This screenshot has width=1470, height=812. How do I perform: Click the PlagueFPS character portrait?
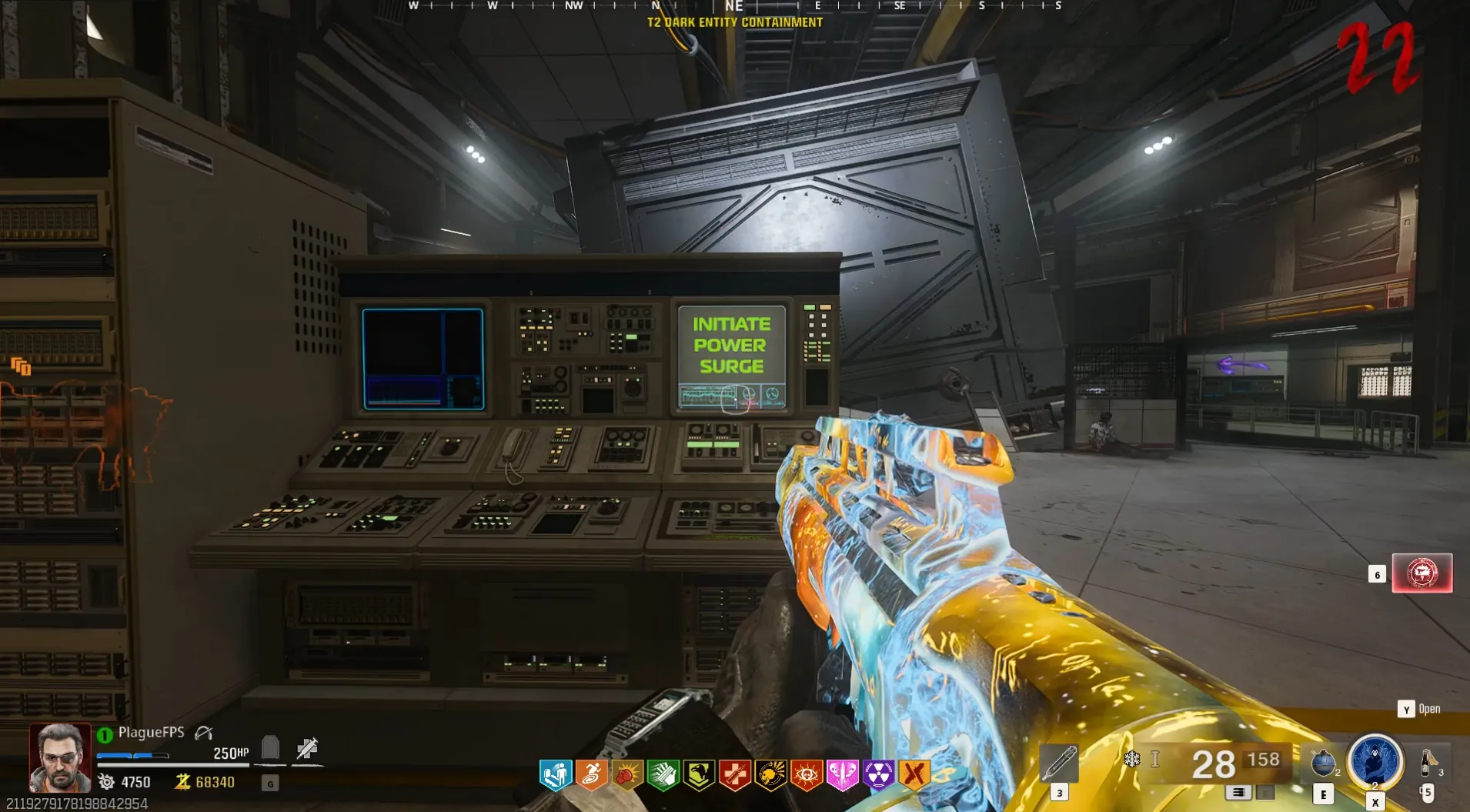59,757
